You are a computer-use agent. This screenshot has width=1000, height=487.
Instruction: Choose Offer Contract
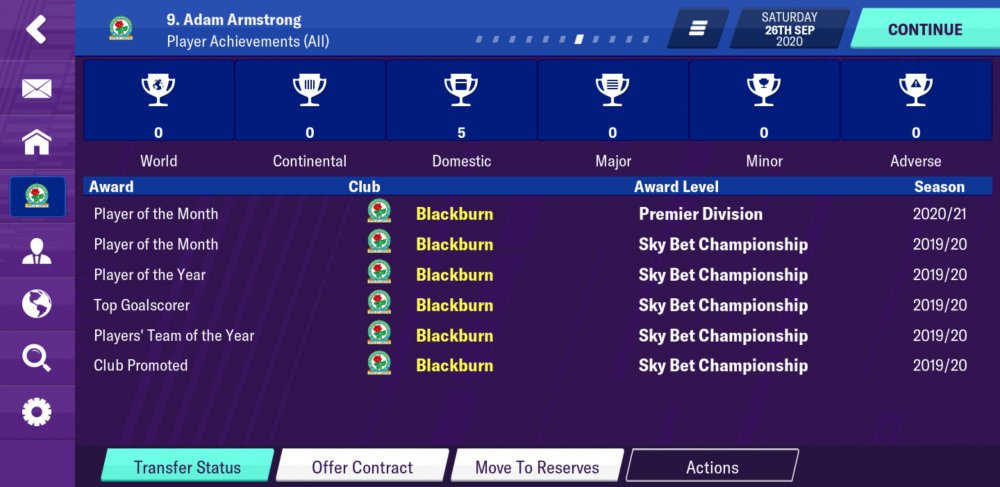point(362,467)
